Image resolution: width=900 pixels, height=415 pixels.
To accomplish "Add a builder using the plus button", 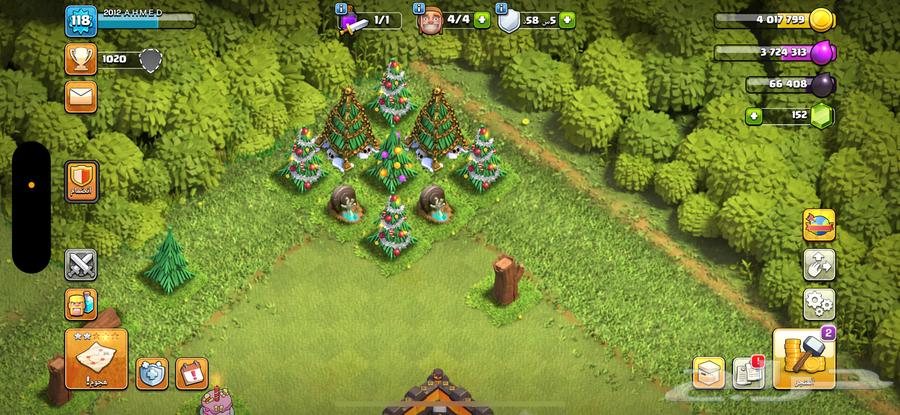I will [483, 20].
